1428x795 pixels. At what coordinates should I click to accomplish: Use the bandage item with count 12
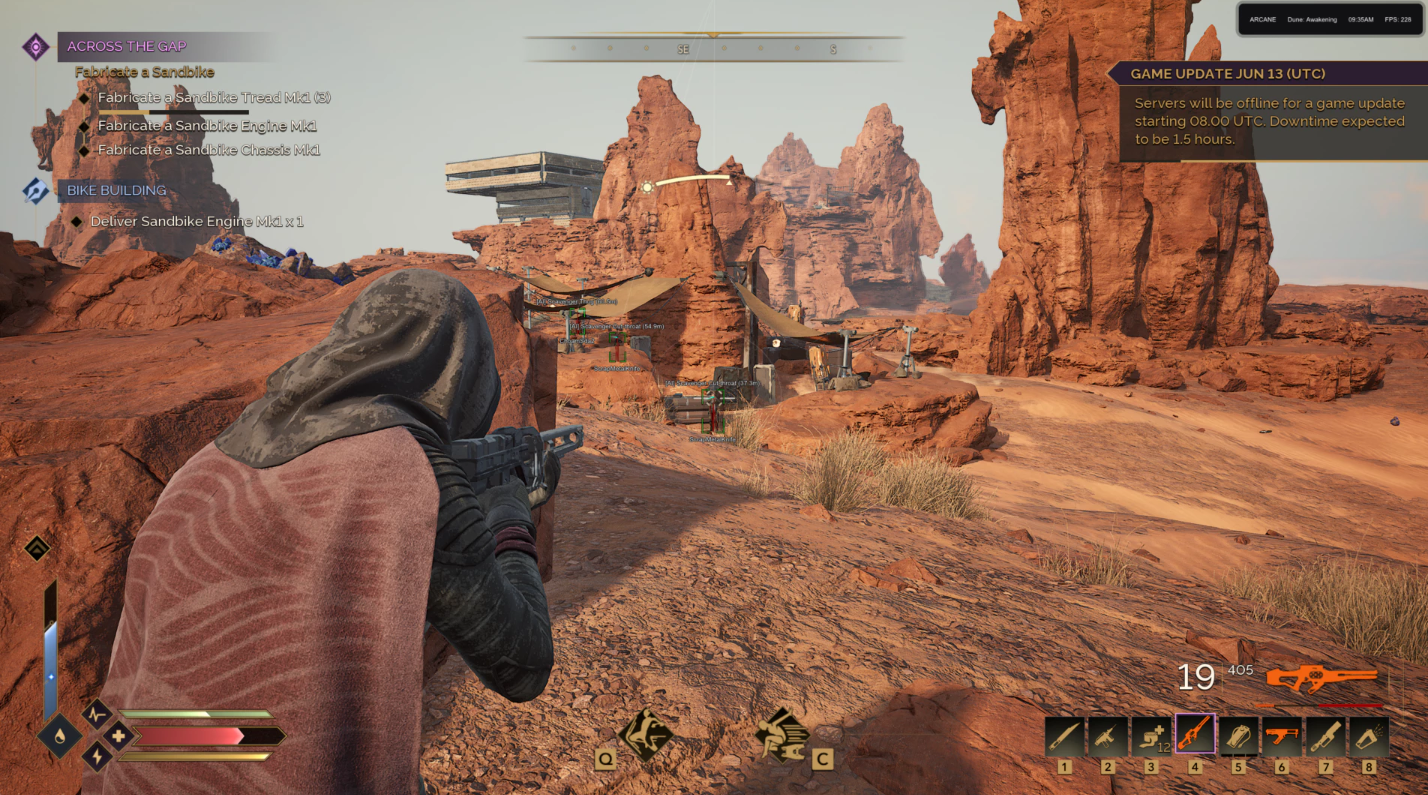point(1151,736)
